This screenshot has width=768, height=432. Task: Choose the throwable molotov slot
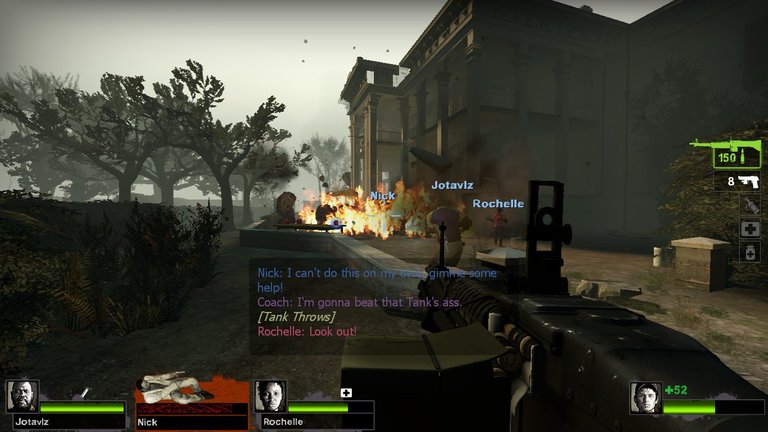click(750, 205)
